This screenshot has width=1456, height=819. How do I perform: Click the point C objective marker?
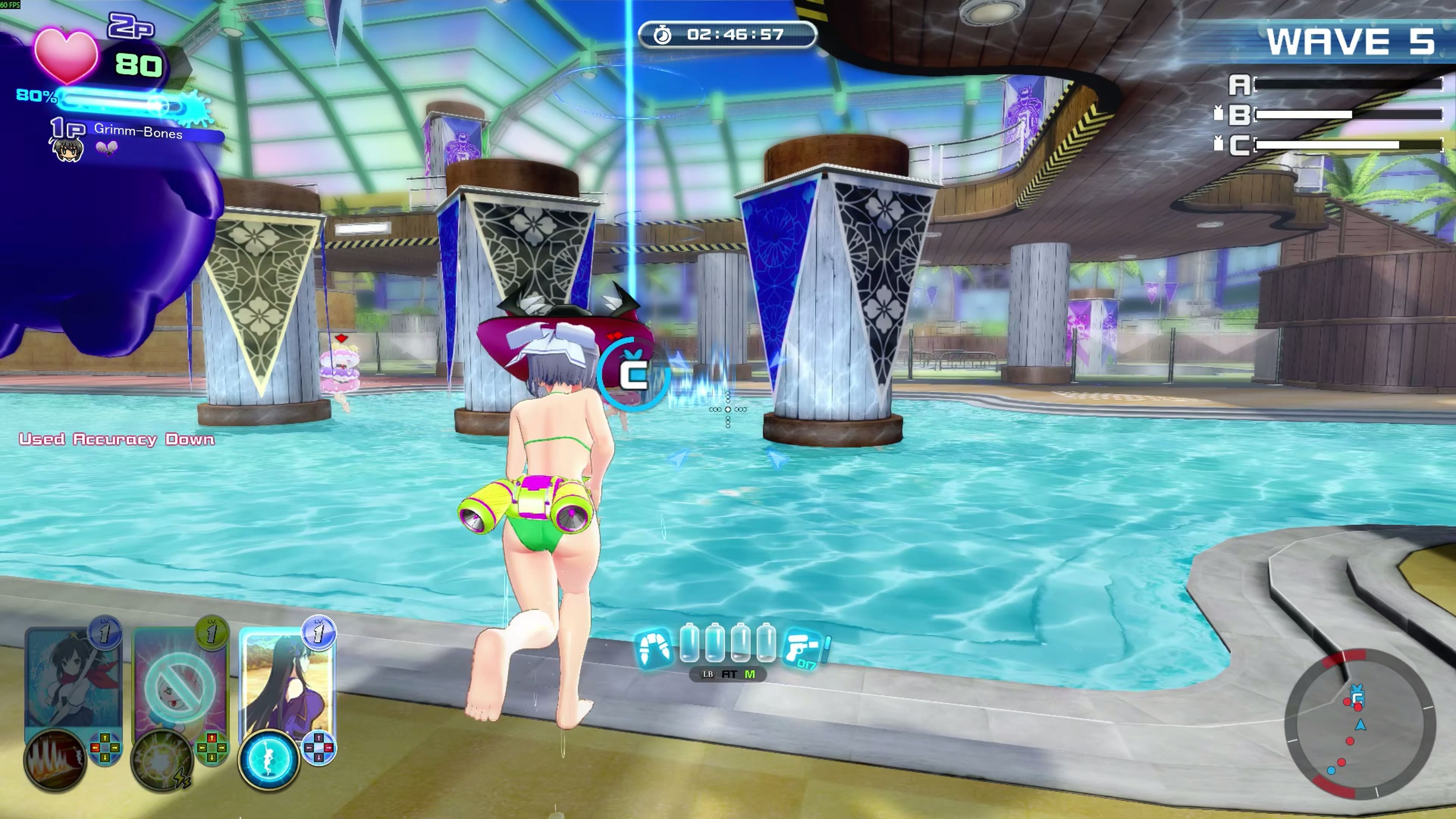pos(634,373)
